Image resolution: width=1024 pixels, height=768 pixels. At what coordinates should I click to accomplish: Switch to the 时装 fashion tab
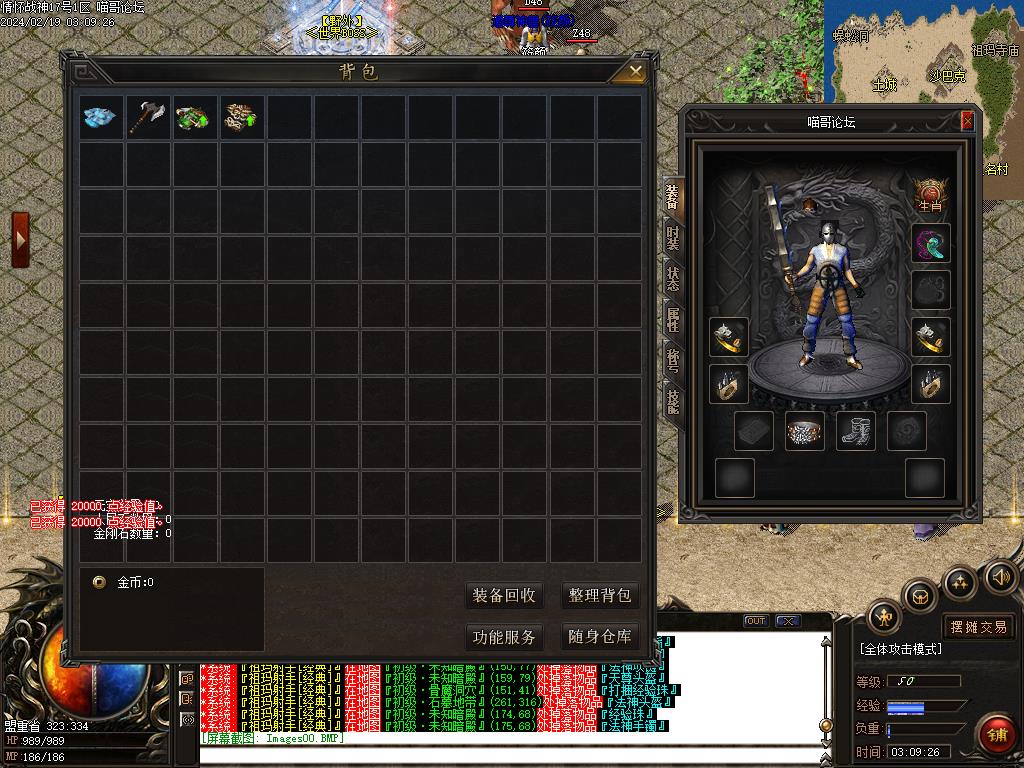(673, 240)
